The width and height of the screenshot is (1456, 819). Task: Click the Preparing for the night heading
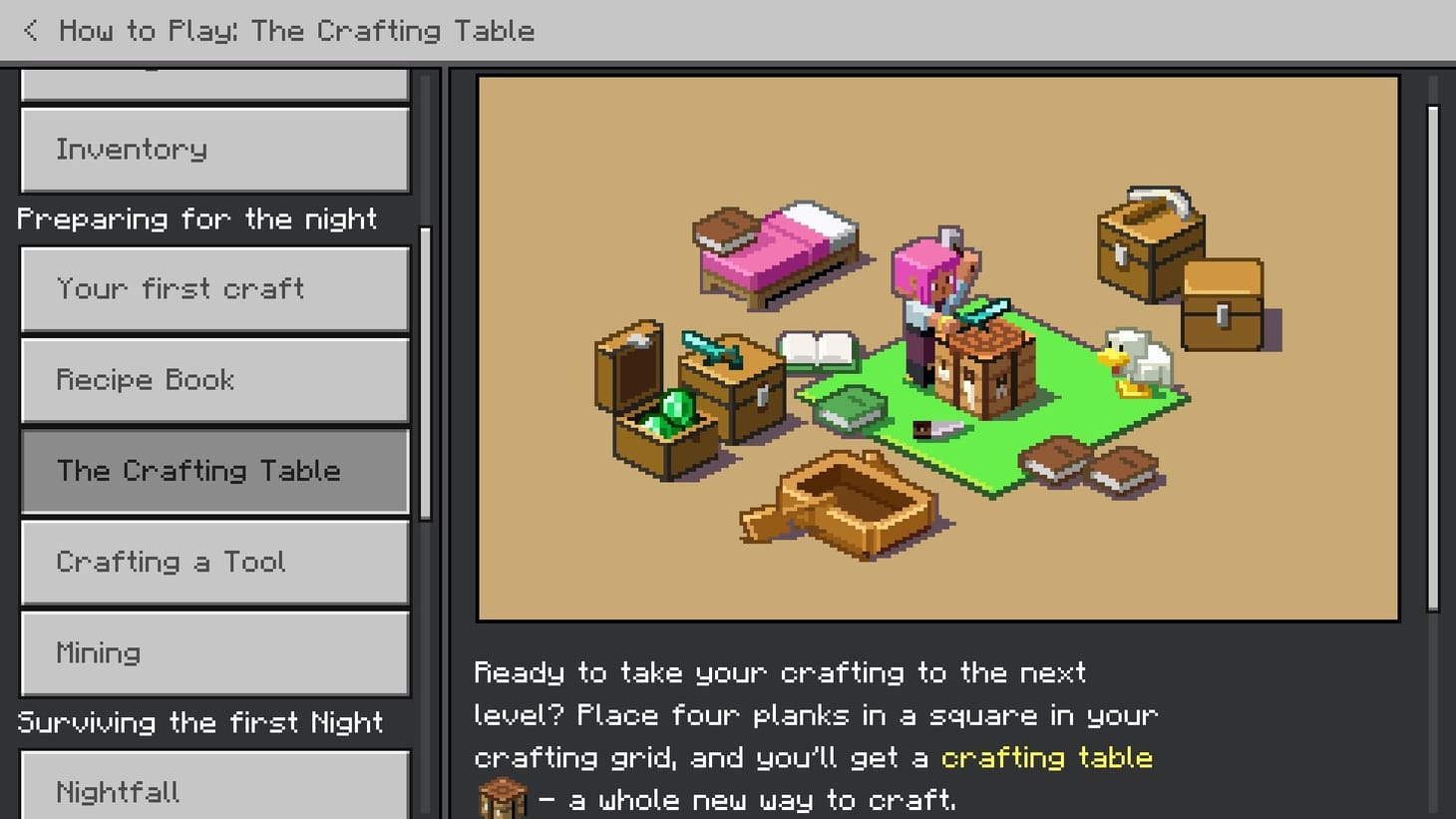pos(197,218)
